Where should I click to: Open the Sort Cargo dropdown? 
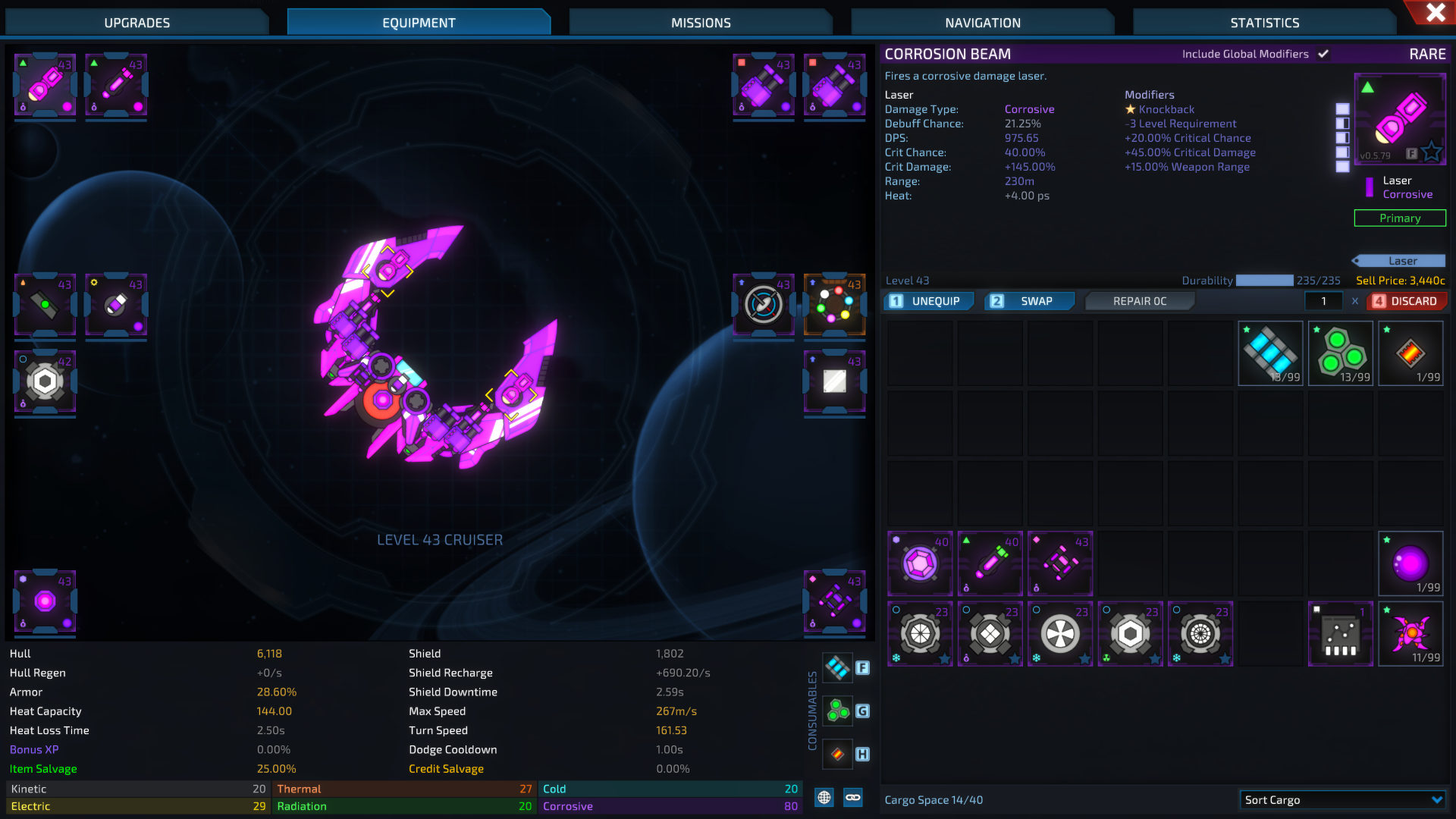coord(1344,799)
